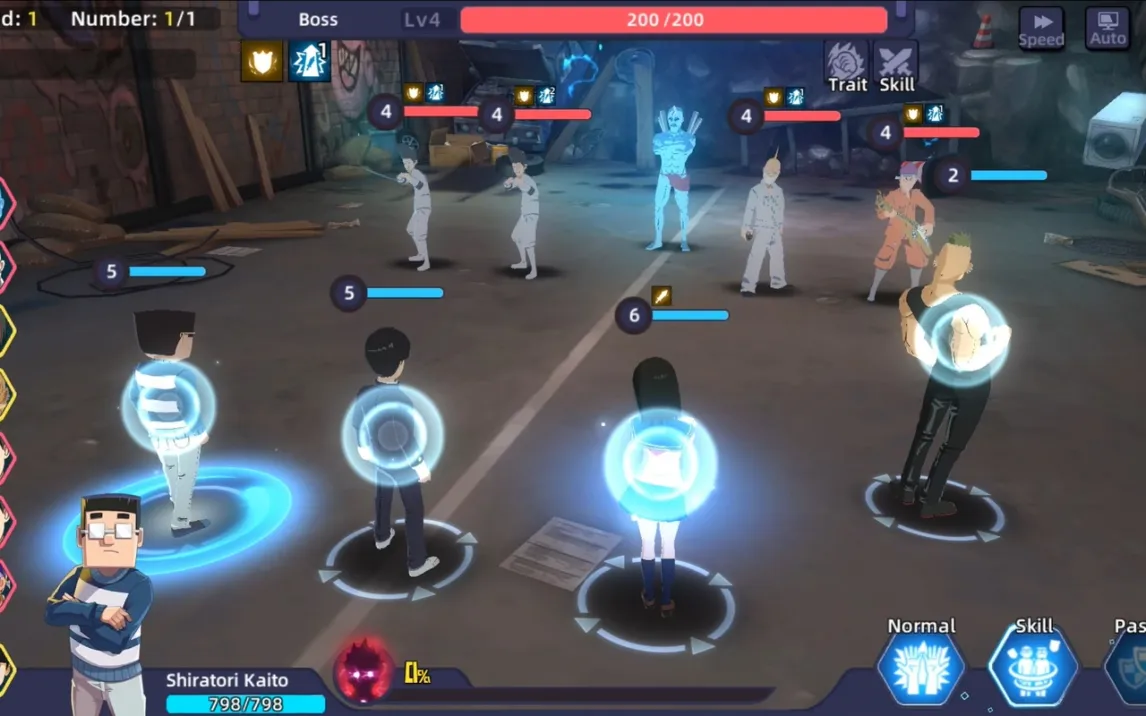The width and height of the screenshot is (1146, 716).
Task: Toggle the battle Speed button
Action: (x=1041, y=27)
